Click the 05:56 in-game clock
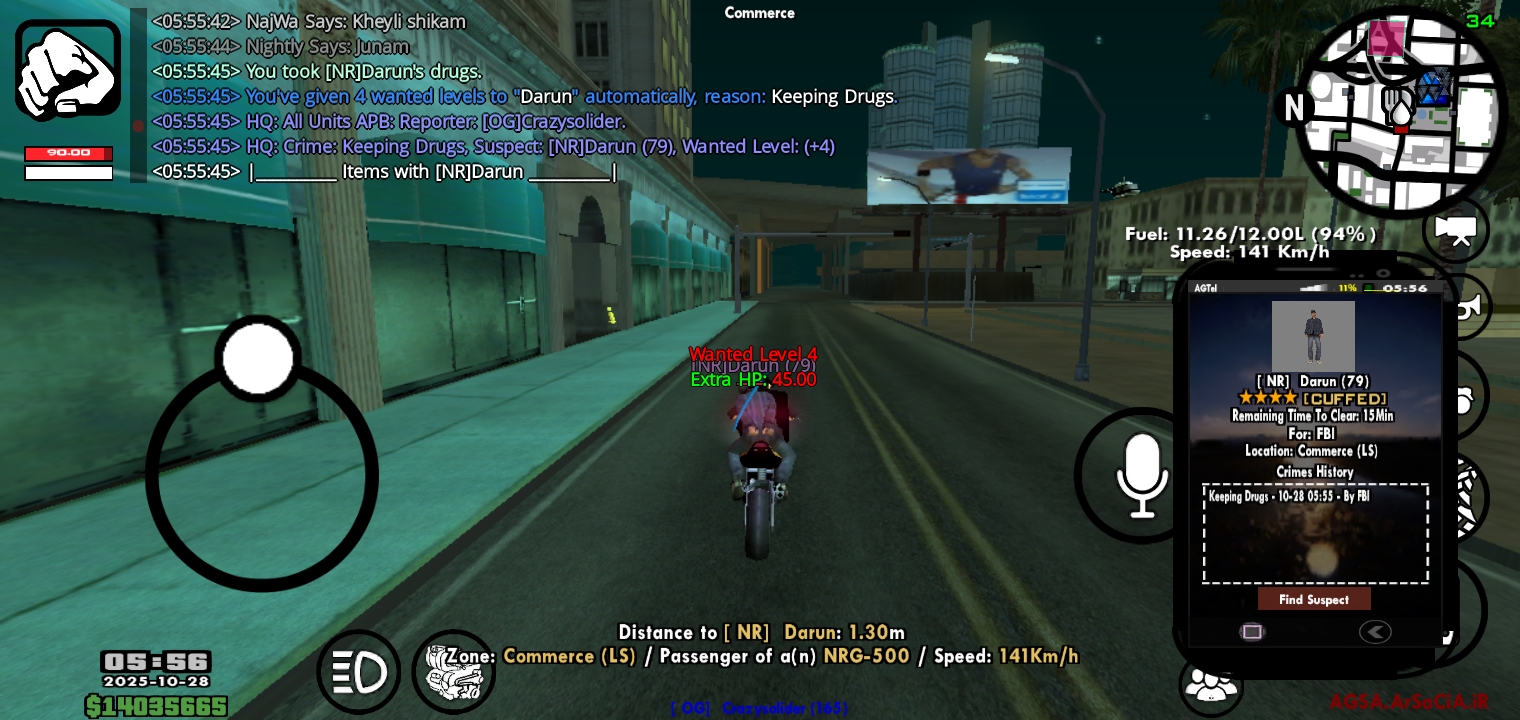This screenshot has width=1520, height=720. pos(156,662)
